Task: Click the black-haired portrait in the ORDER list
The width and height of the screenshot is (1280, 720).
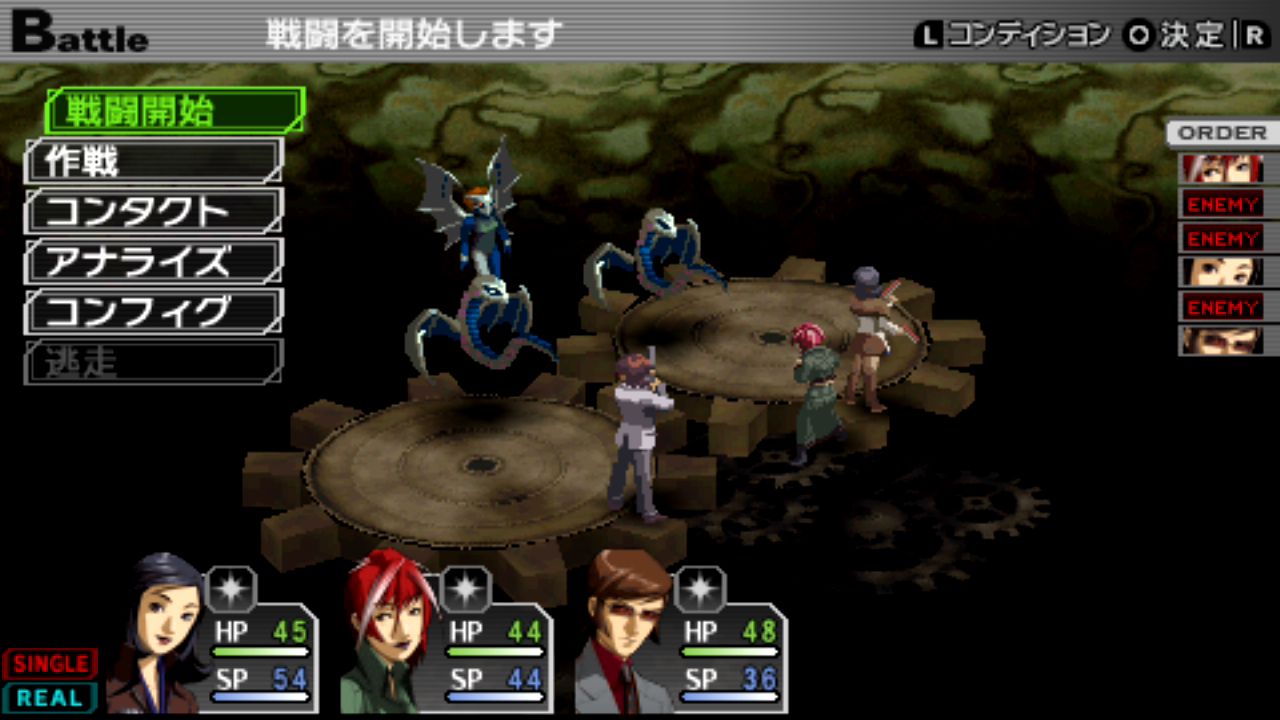Action: click(x=1222, y=272)
